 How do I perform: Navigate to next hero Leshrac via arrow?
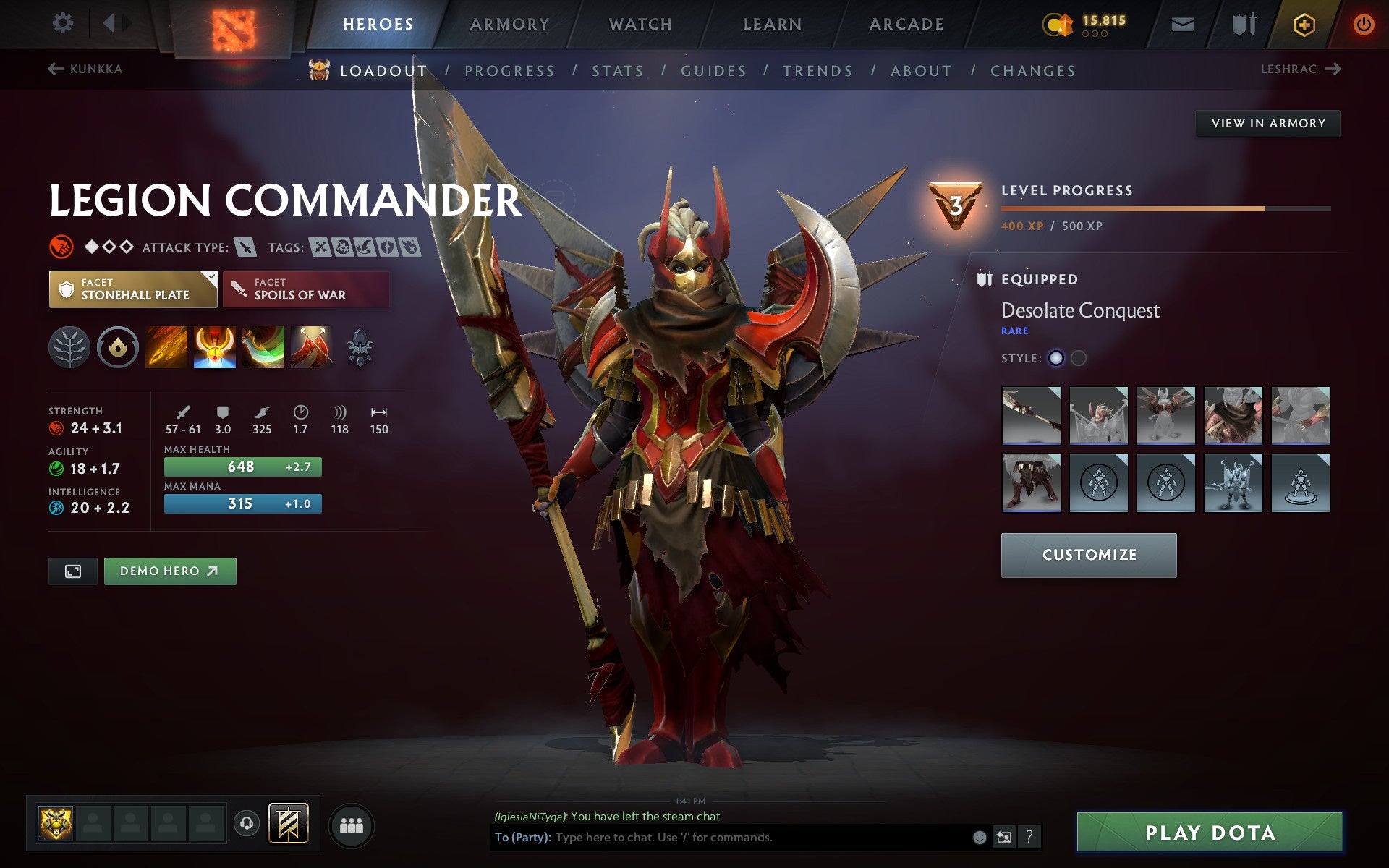(1333, 69)
